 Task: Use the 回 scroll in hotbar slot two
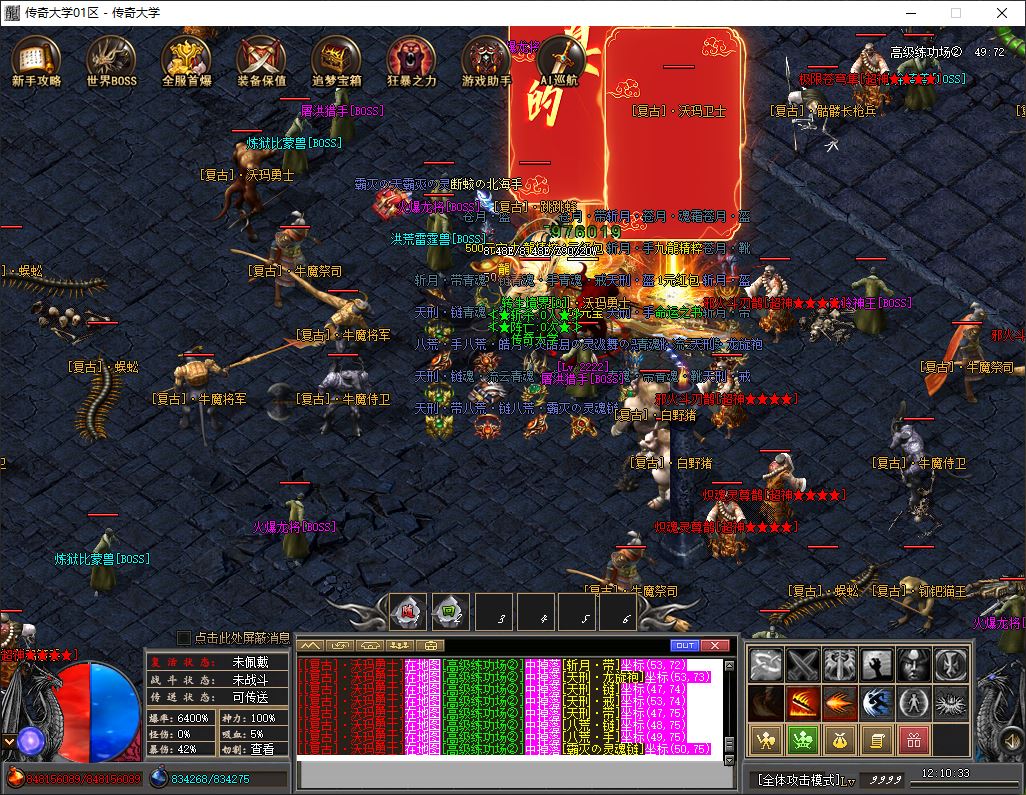tap(450, 611)
